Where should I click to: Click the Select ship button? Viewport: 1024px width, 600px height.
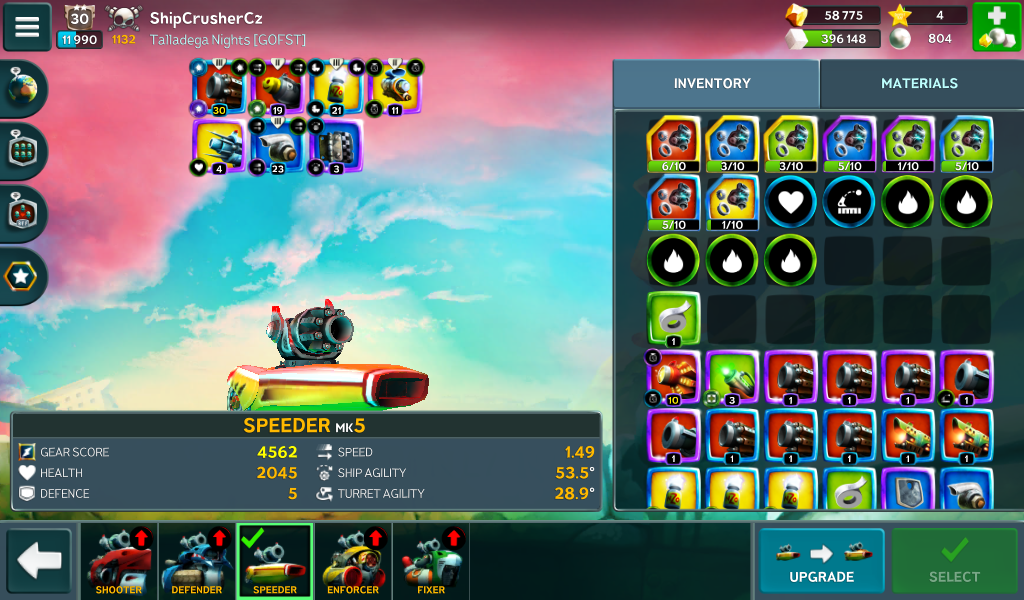coord(954,560)
